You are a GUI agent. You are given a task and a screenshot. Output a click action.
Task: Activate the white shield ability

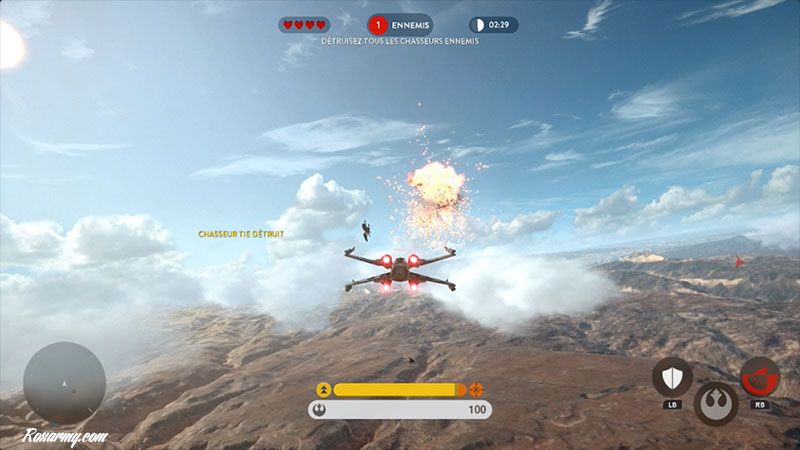pos(672,377)
